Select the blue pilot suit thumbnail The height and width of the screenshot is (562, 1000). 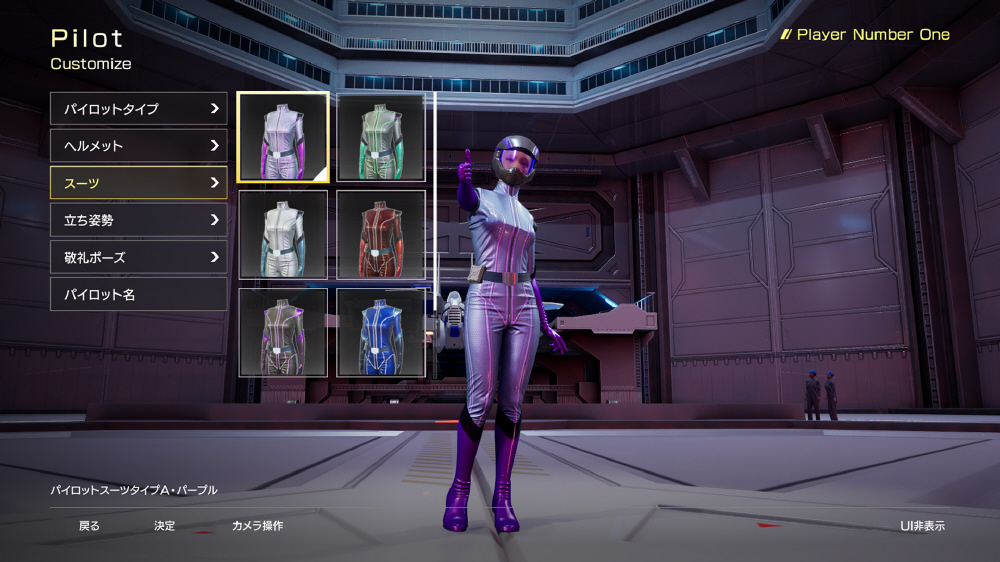click(x=381, y=332)
